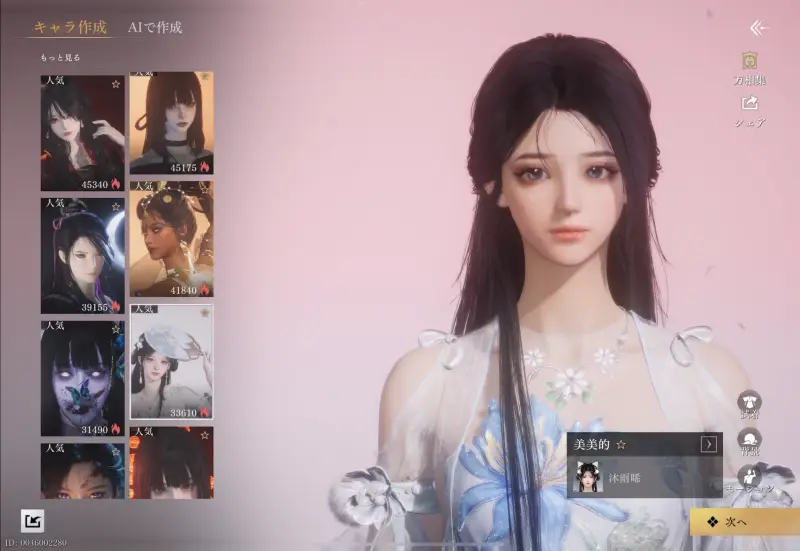800x551 pixels.
Task: Favorite the 美美的 preset with the star
Action: tap(621, 444)
